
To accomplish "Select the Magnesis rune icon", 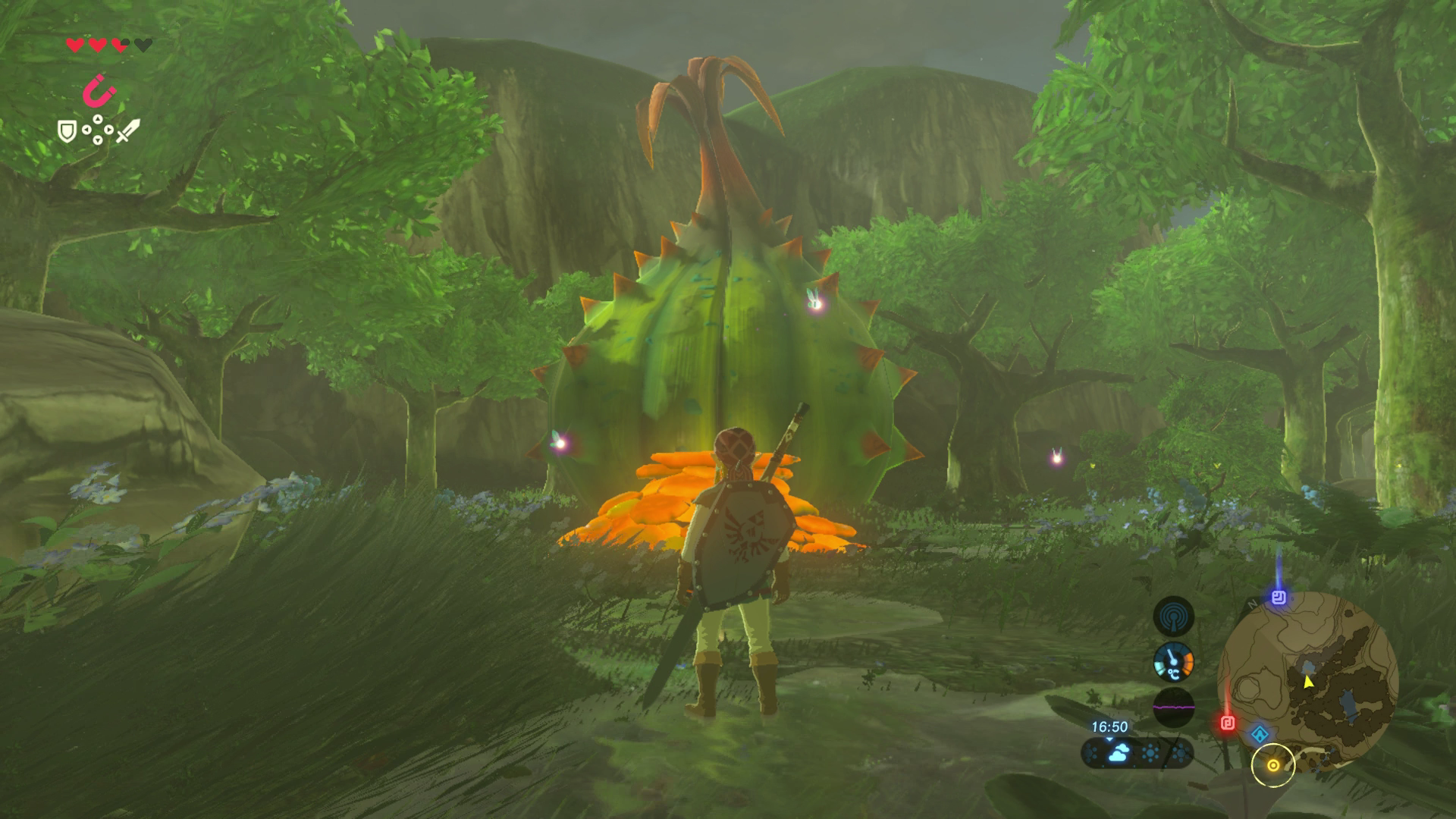I will point(96,92).
